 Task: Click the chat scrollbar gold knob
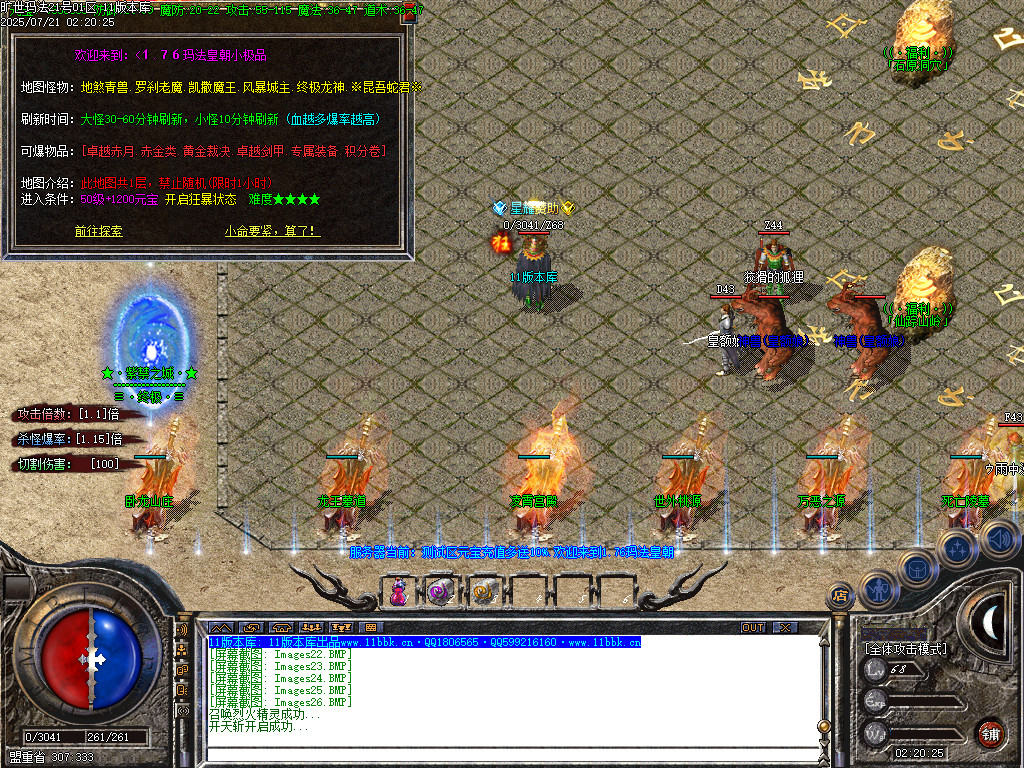[x=823, y=727]
